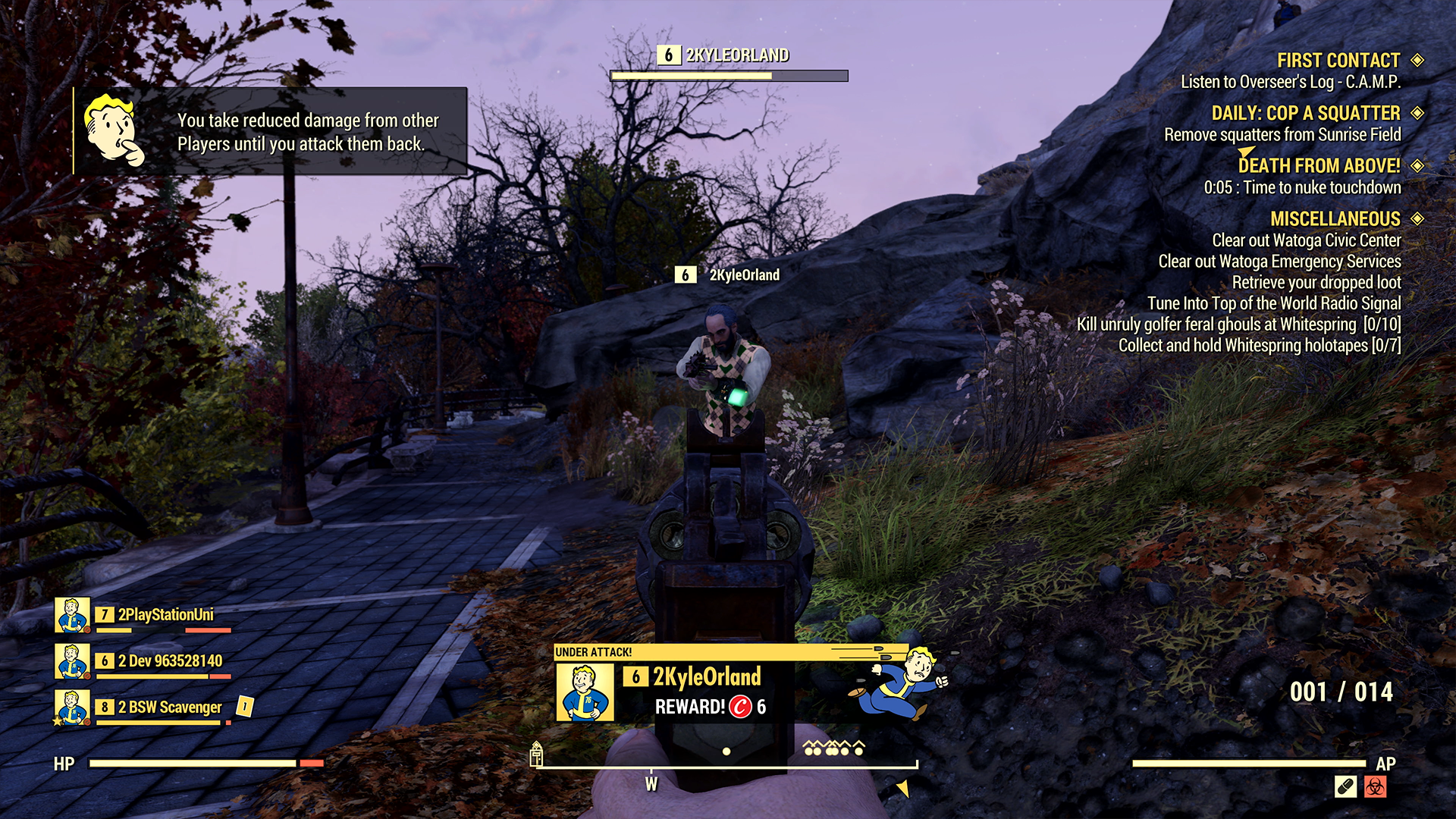
Task: Click Remove squatters from Sunrise Field text
Action: click(x=1283, y=134)
